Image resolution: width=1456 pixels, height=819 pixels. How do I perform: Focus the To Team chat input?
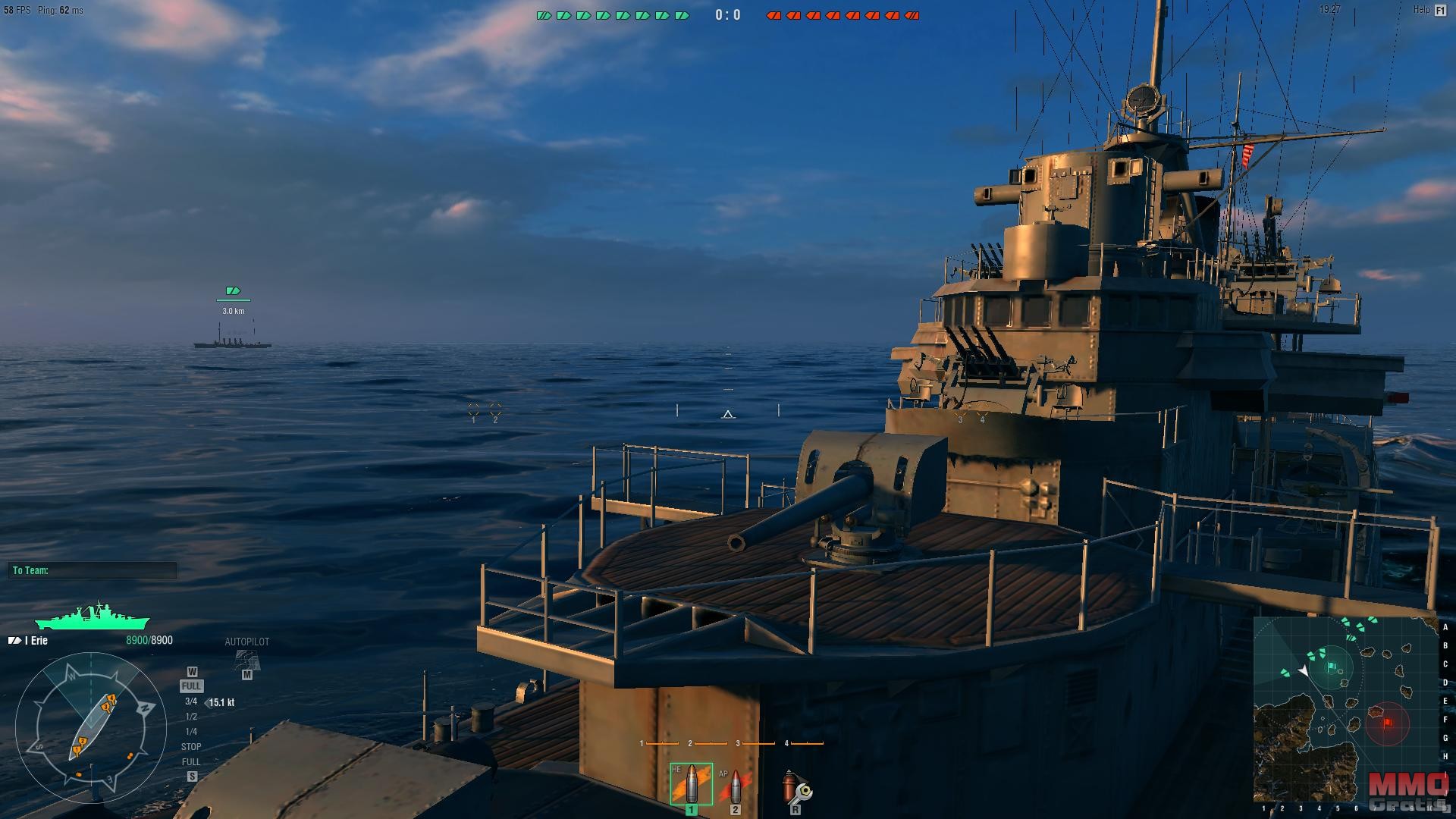click(93, 570)
